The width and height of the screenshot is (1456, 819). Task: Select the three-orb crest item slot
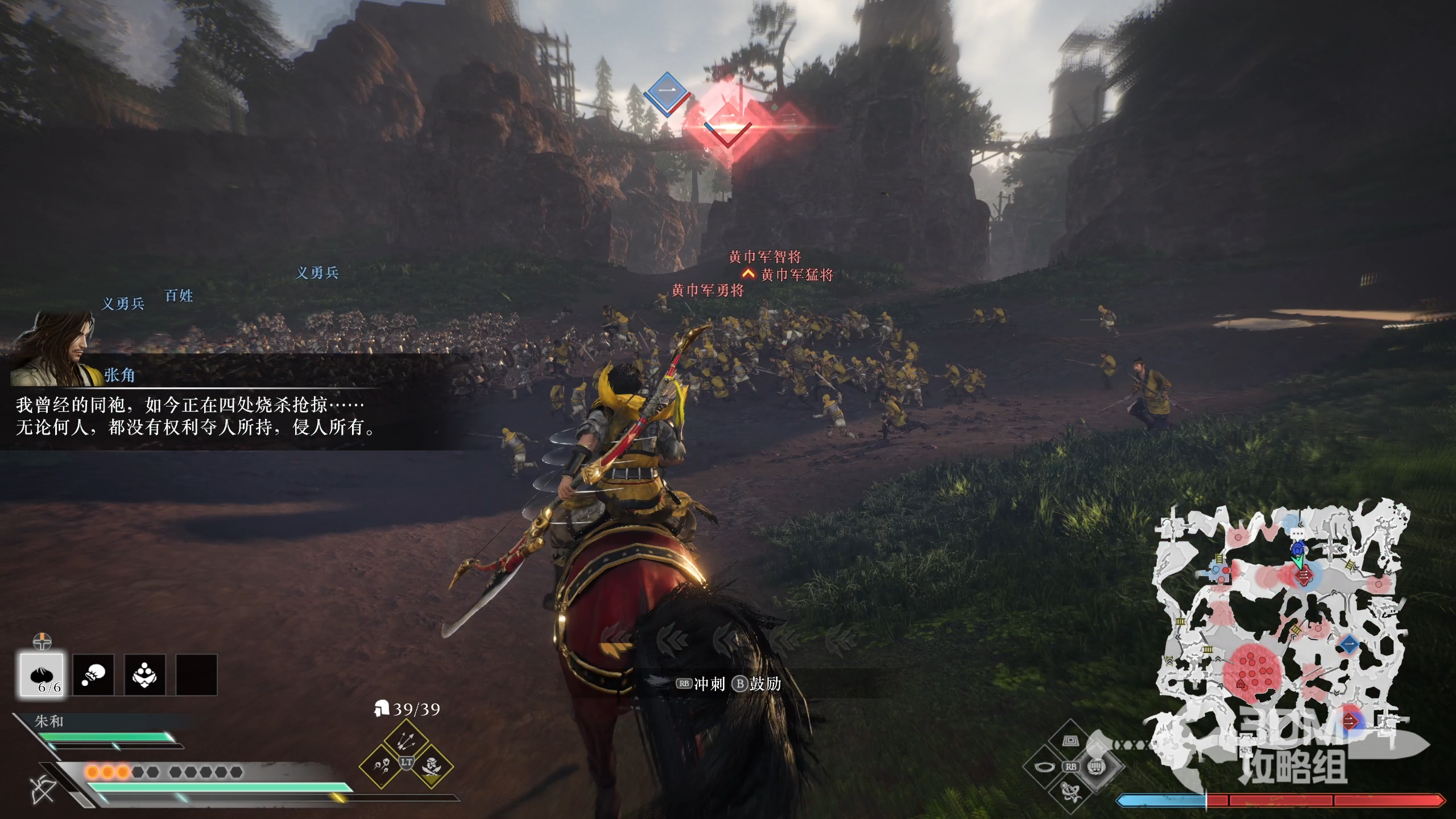pos(145,675)
